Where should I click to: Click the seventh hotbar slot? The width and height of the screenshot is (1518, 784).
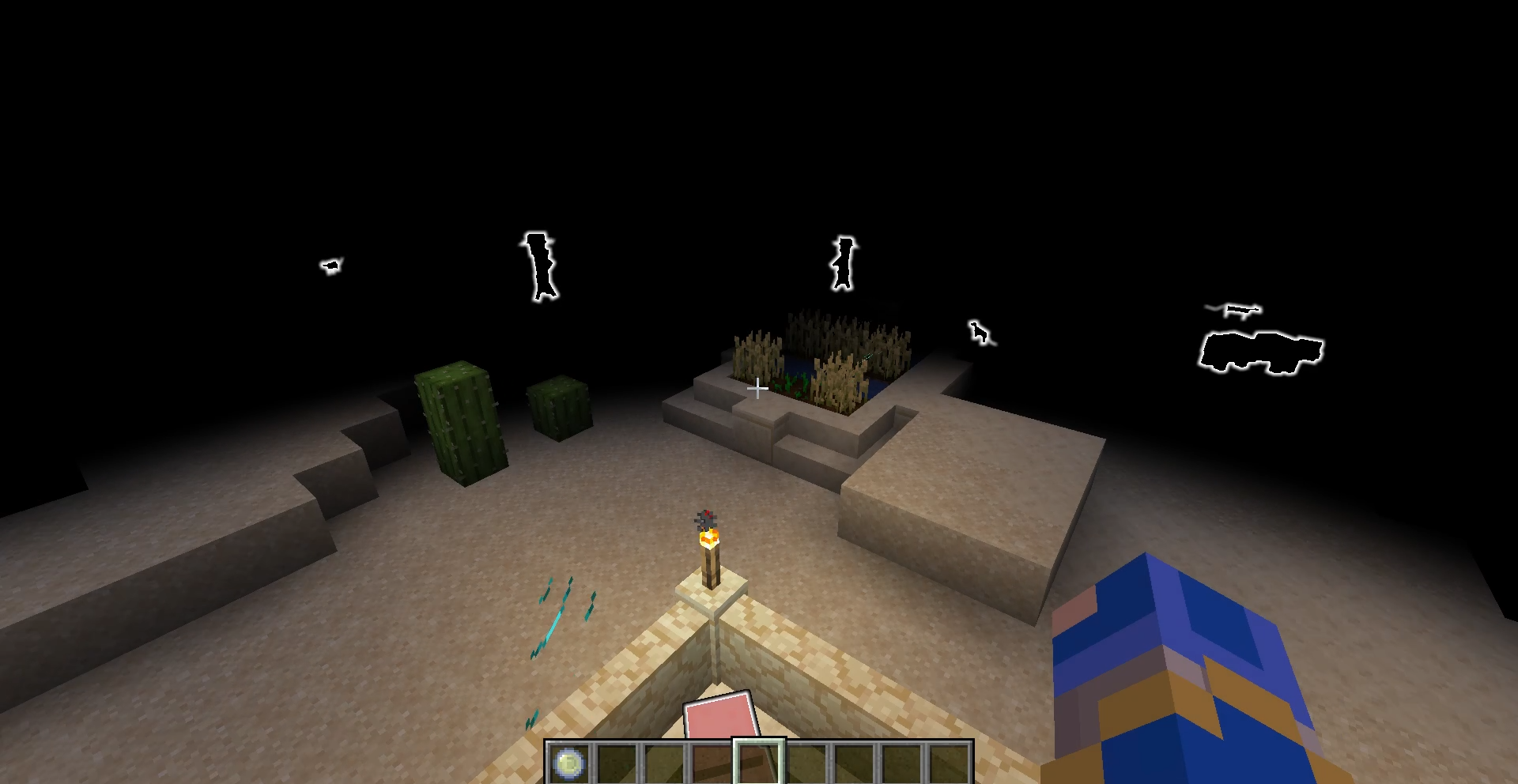852,763
